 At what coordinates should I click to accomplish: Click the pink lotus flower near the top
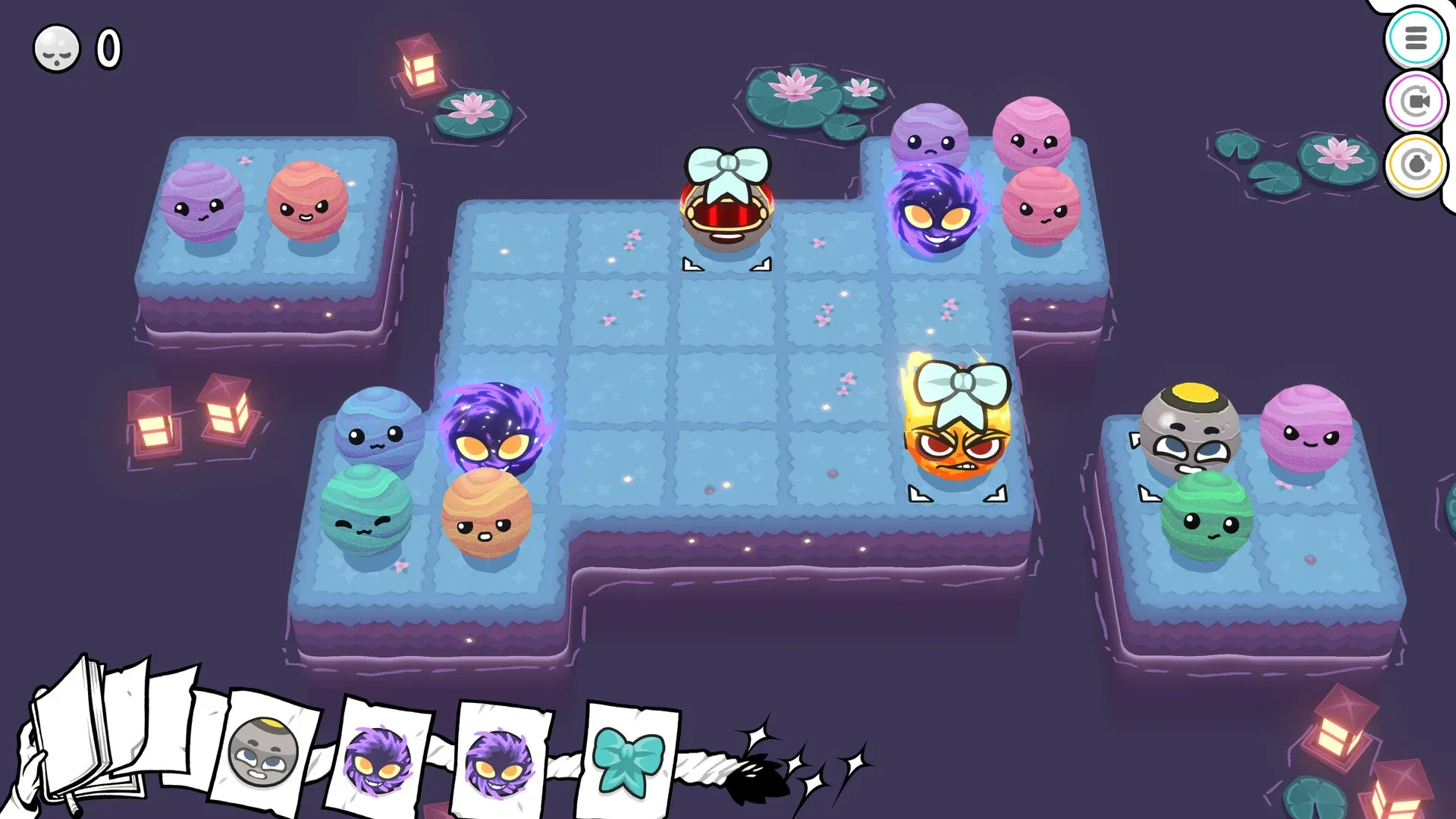(794, 87)
